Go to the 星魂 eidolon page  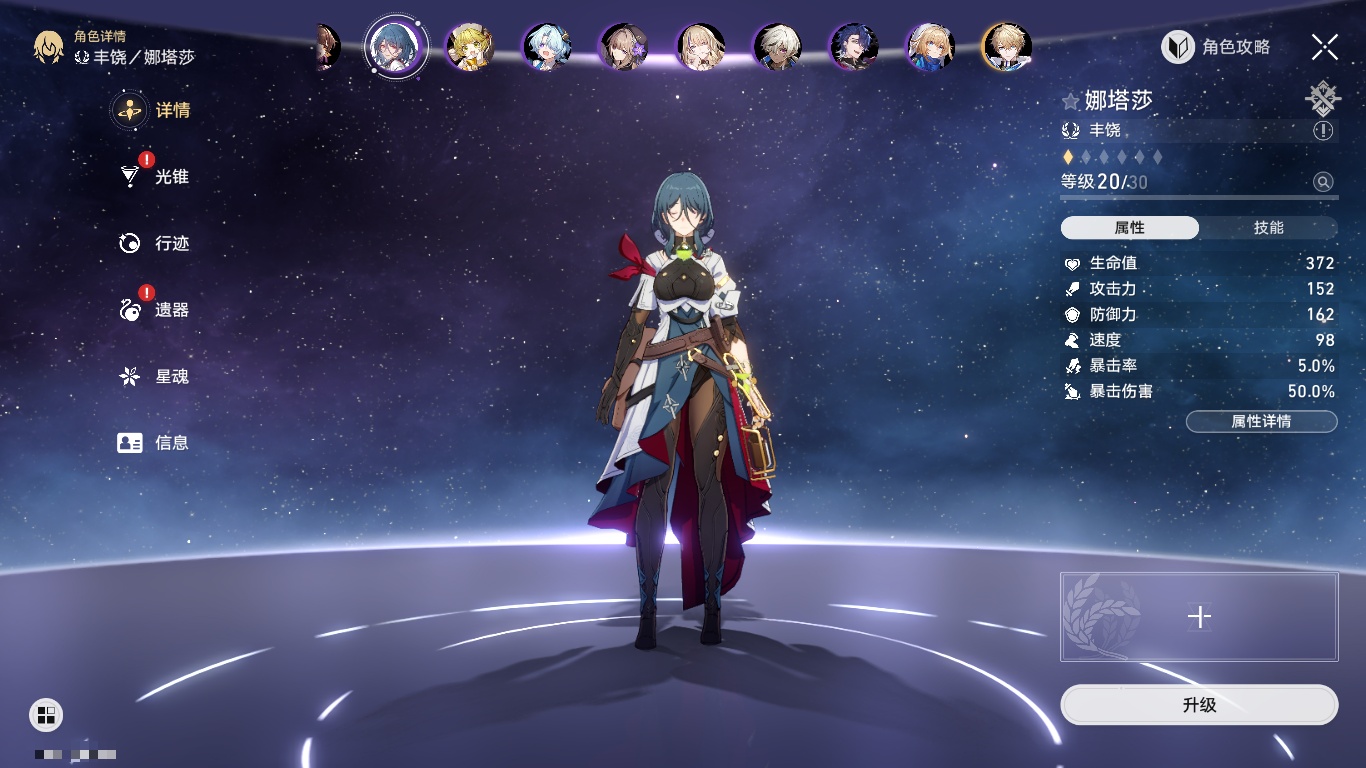pos(154,376)
